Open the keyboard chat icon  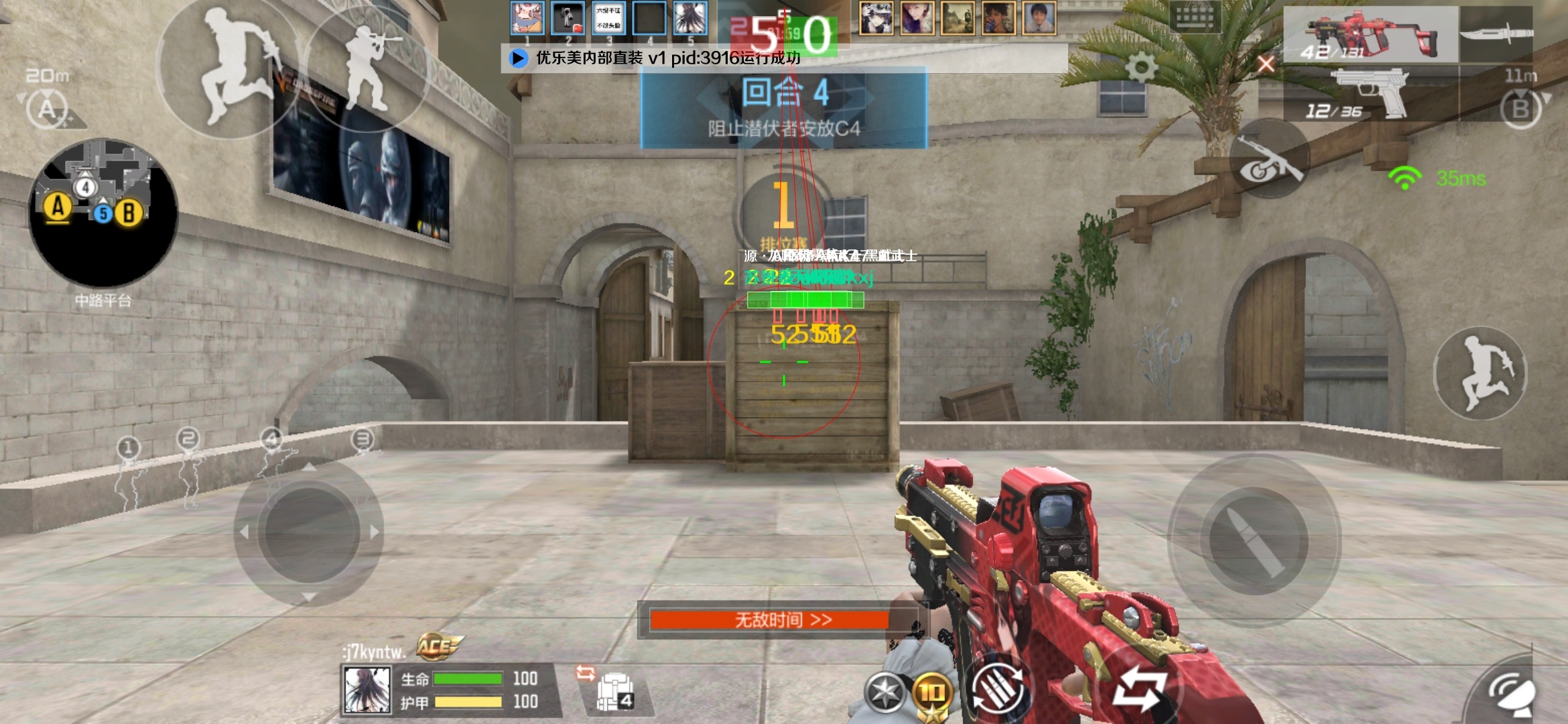[x=1195, y=17]
